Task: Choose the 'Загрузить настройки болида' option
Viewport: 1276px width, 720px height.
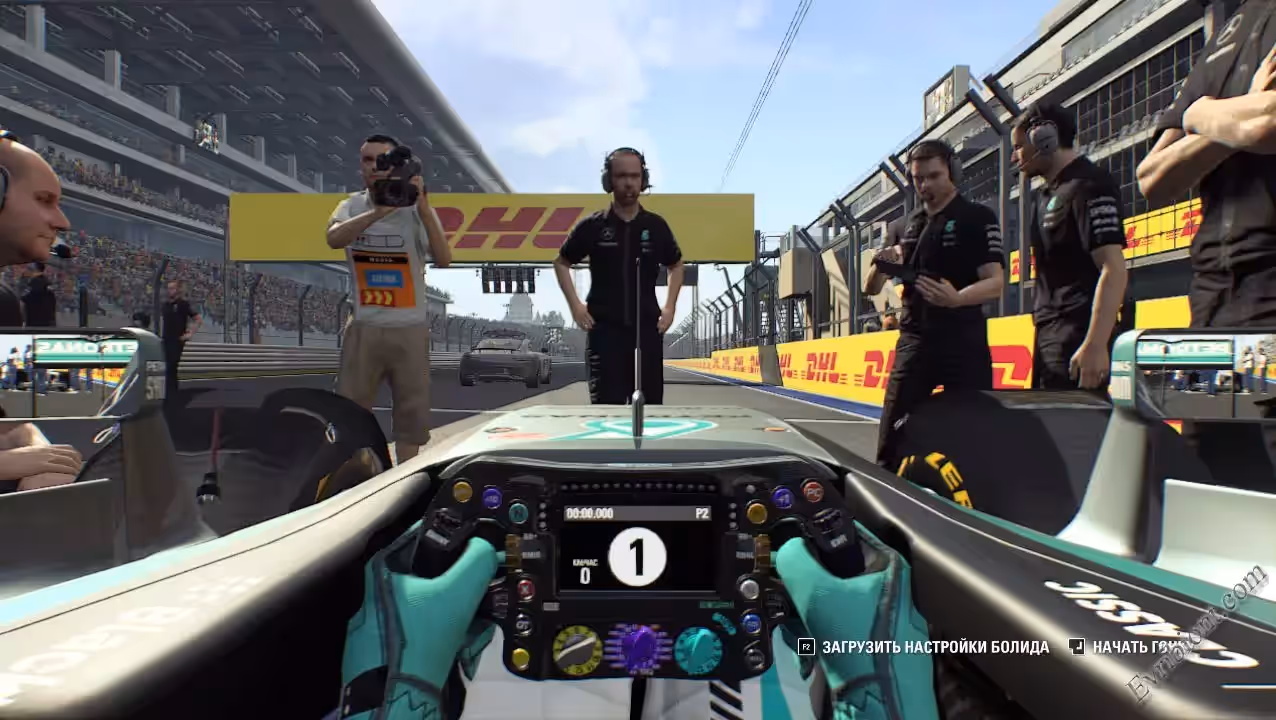Action: pyautogui.click(x=935, y=647)
